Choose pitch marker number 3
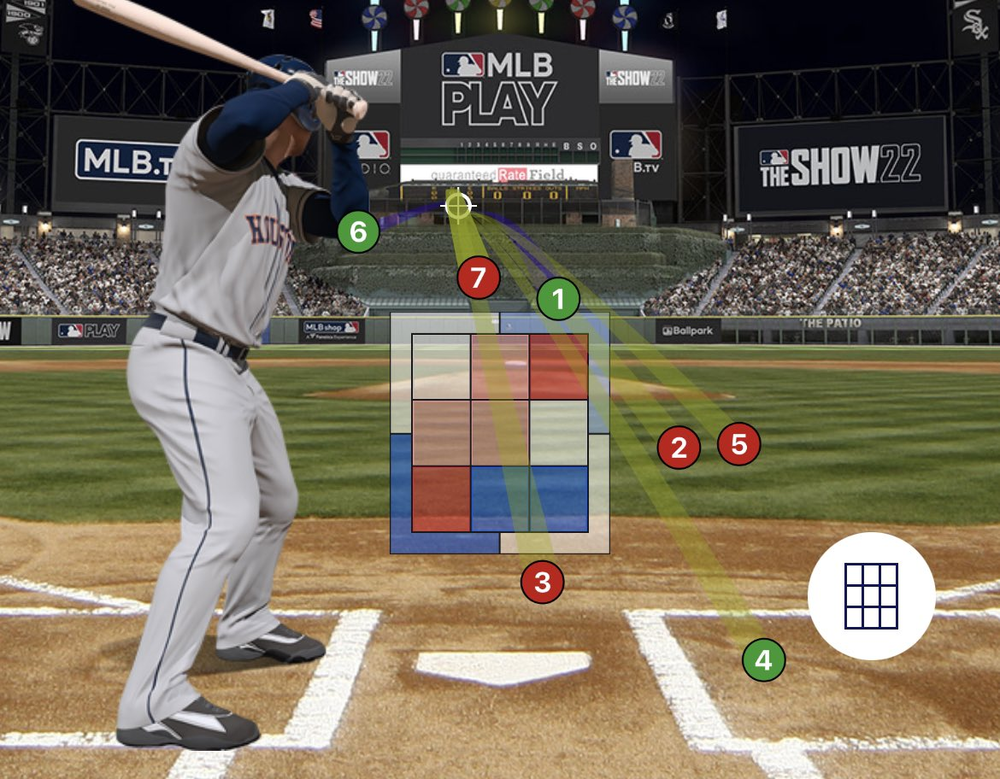 tap(542, 581)
